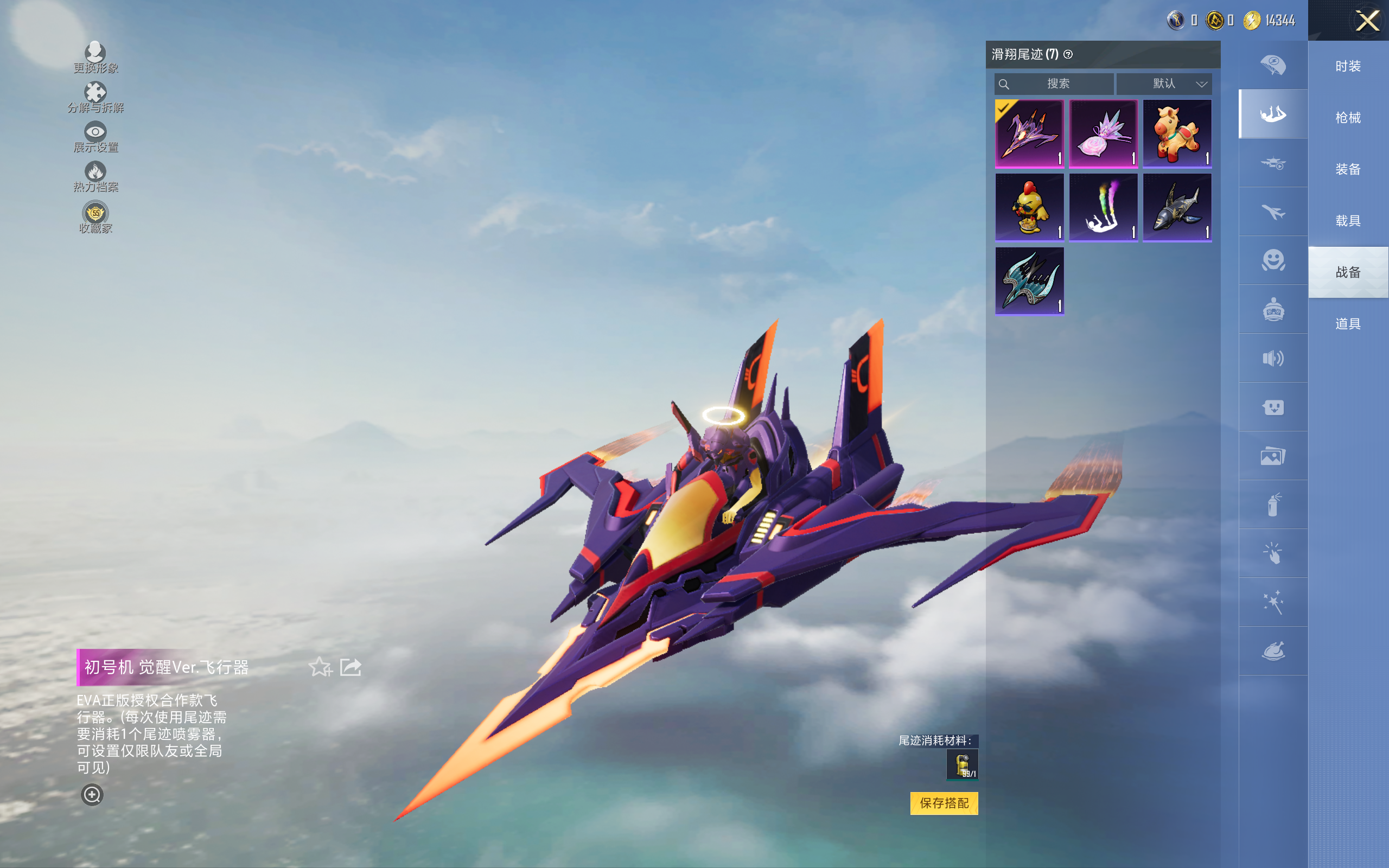Go to the 载具 tab
Image resolution: width=1389 pixels, height=868 pixels.
(1348, 221)
